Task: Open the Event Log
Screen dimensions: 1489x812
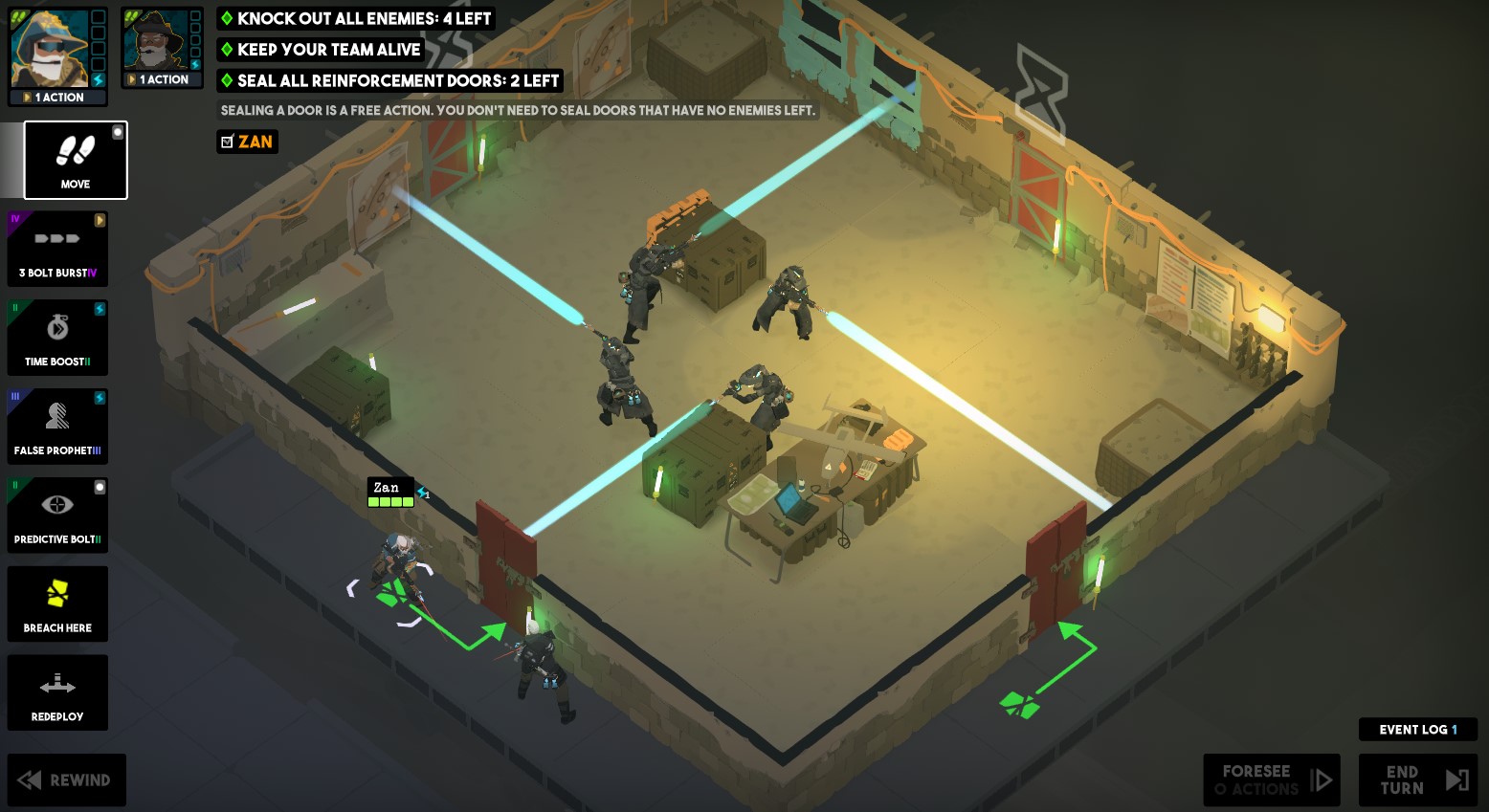Action: [x=1417, y=729]
